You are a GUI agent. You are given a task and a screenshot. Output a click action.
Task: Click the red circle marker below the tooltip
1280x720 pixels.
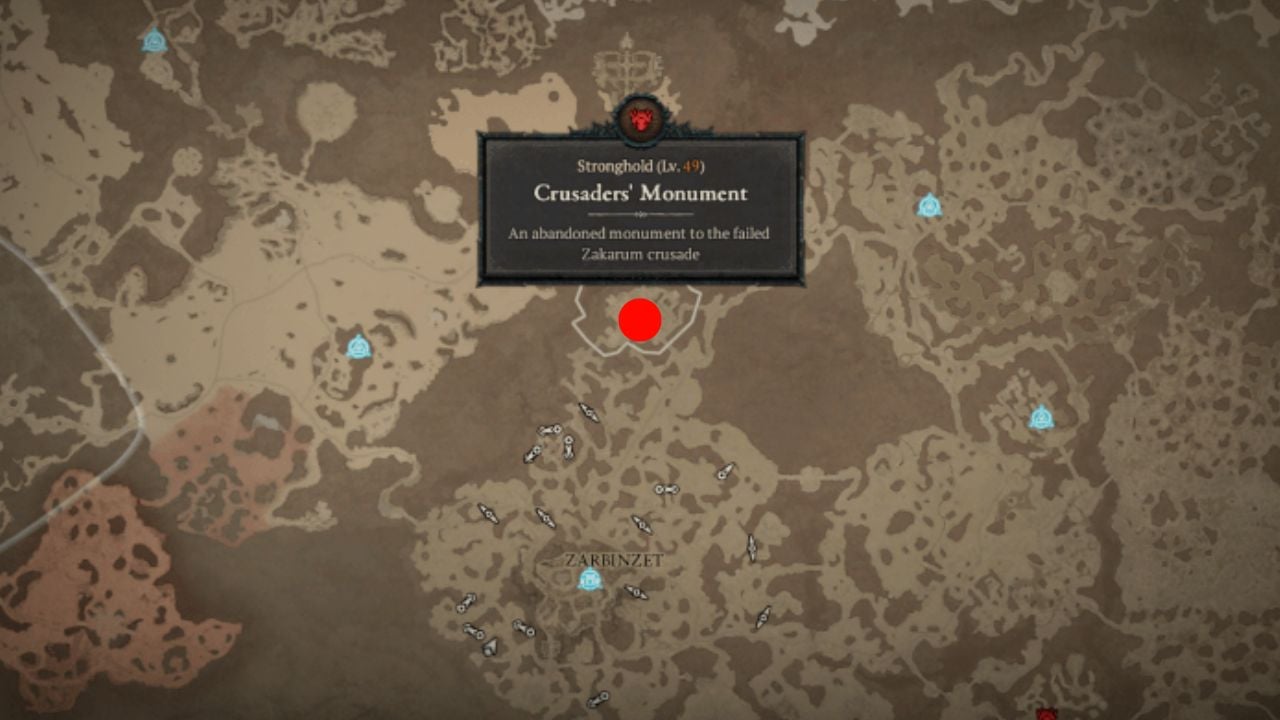click(640, 318)
